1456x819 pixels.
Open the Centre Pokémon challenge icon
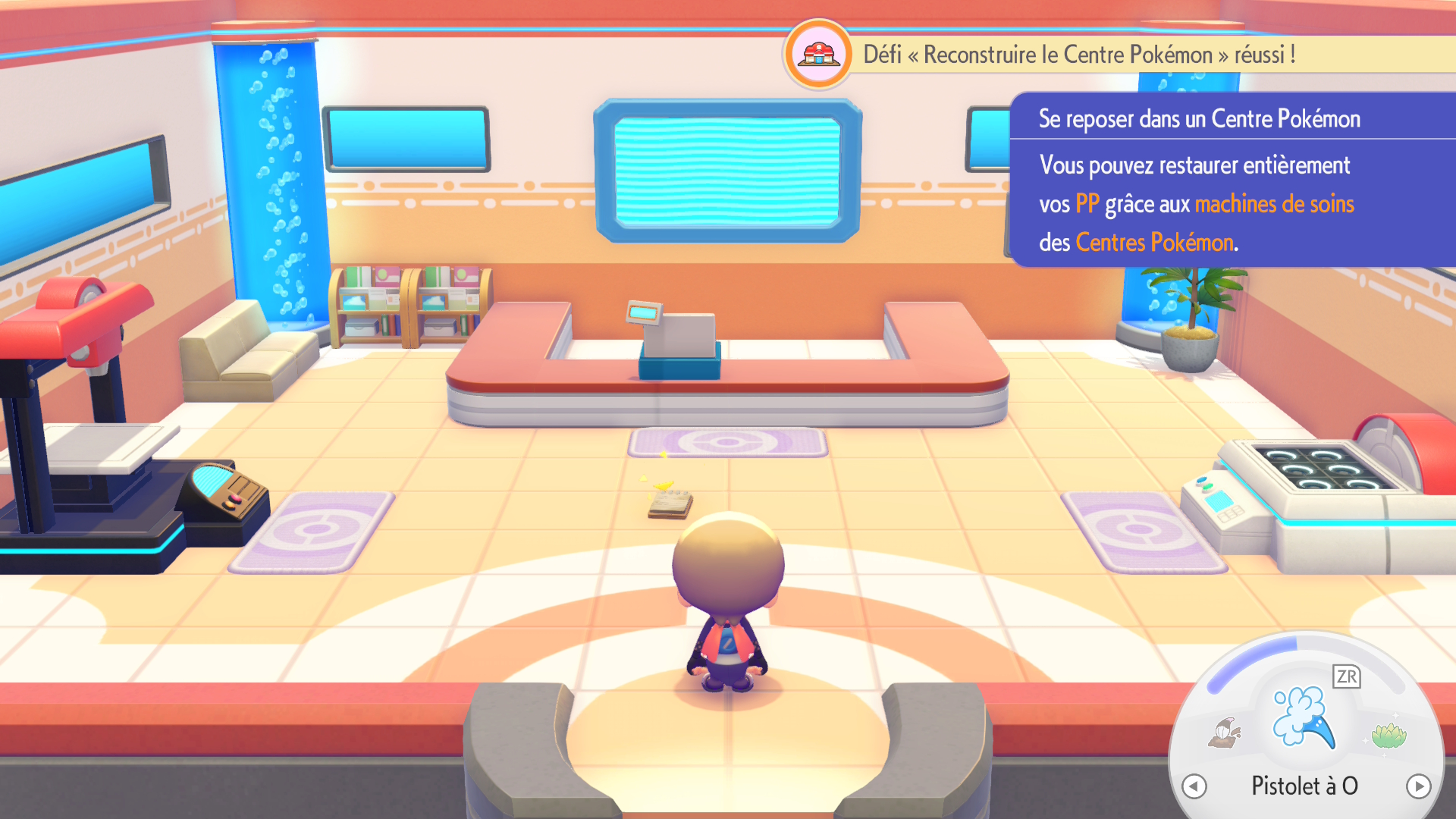818,55
